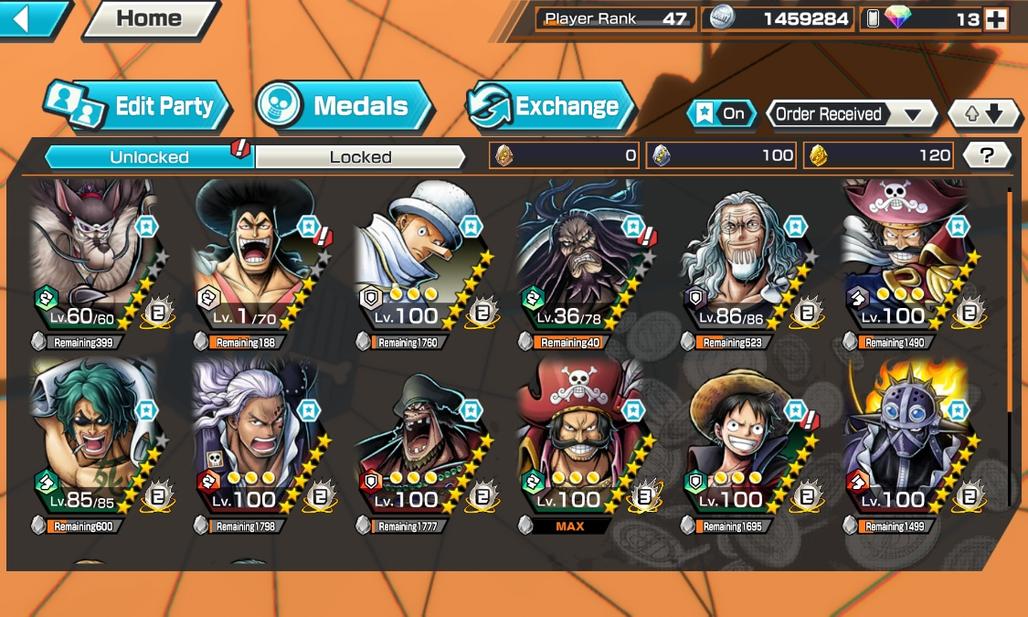The height and width of the screenshot is (617, 1028).
Task: Switch to the Locked tab
Action: point(360,157)
